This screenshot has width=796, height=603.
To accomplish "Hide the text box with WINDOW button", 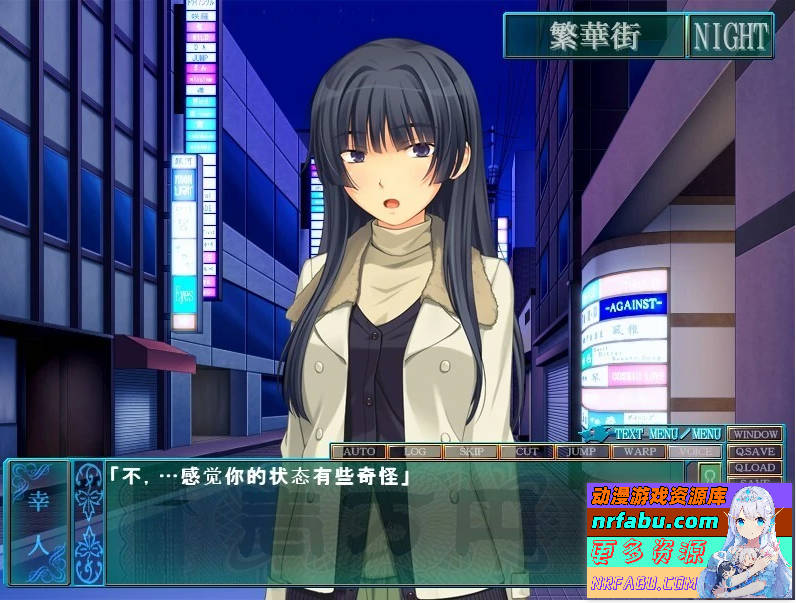I will point(754,435).
